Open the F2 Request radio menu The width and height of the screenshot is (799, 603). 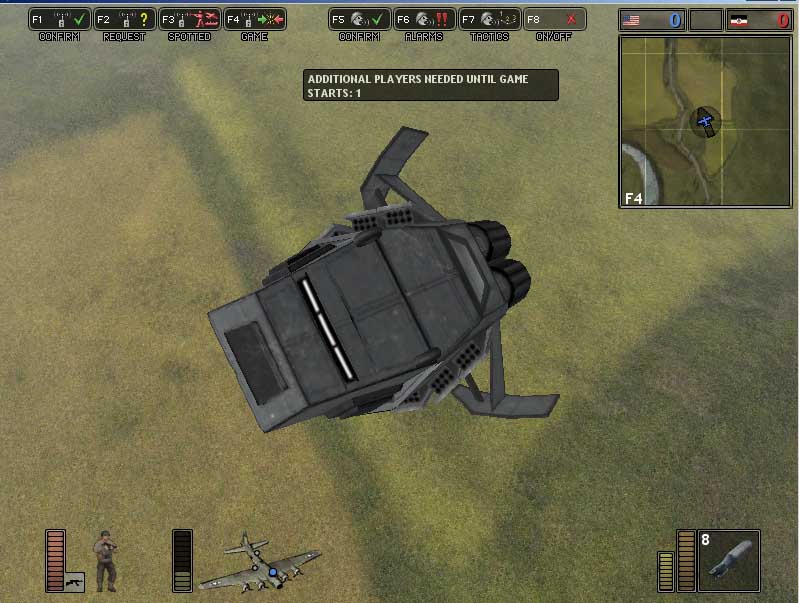click(124, 19)
